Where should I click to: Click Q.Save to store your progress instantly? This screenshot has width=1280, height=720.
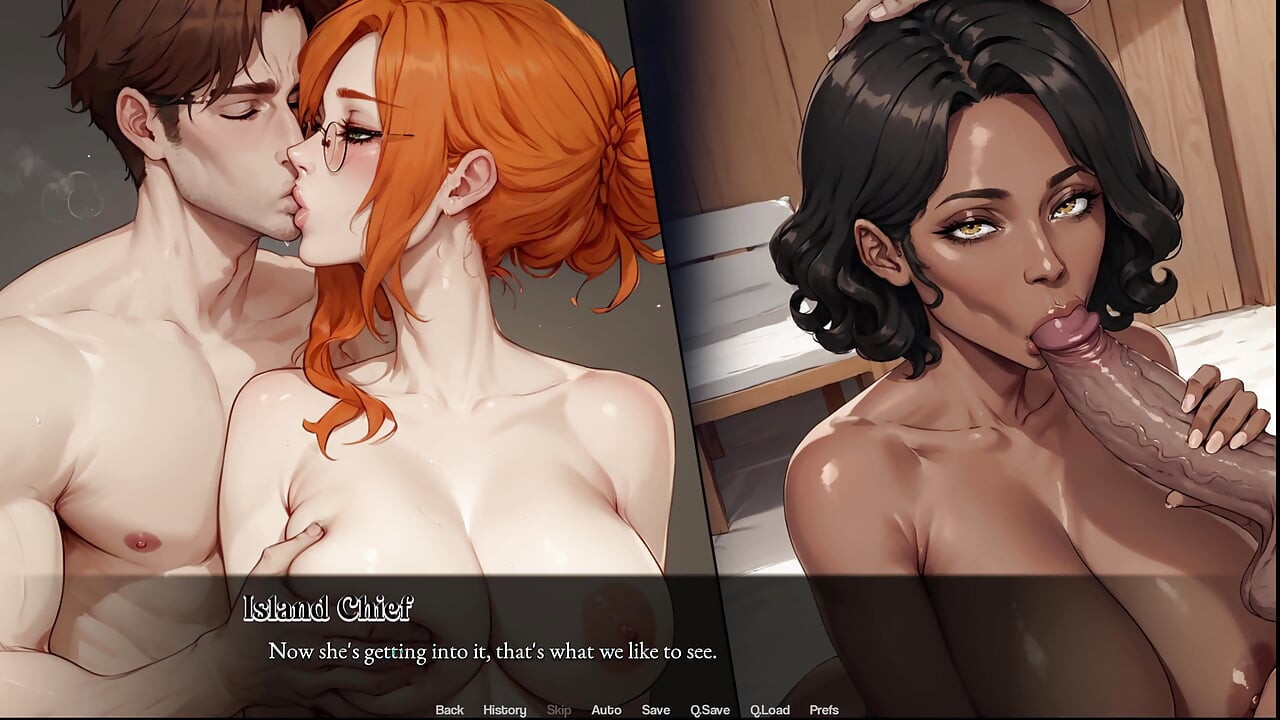(x=710, y=709)
